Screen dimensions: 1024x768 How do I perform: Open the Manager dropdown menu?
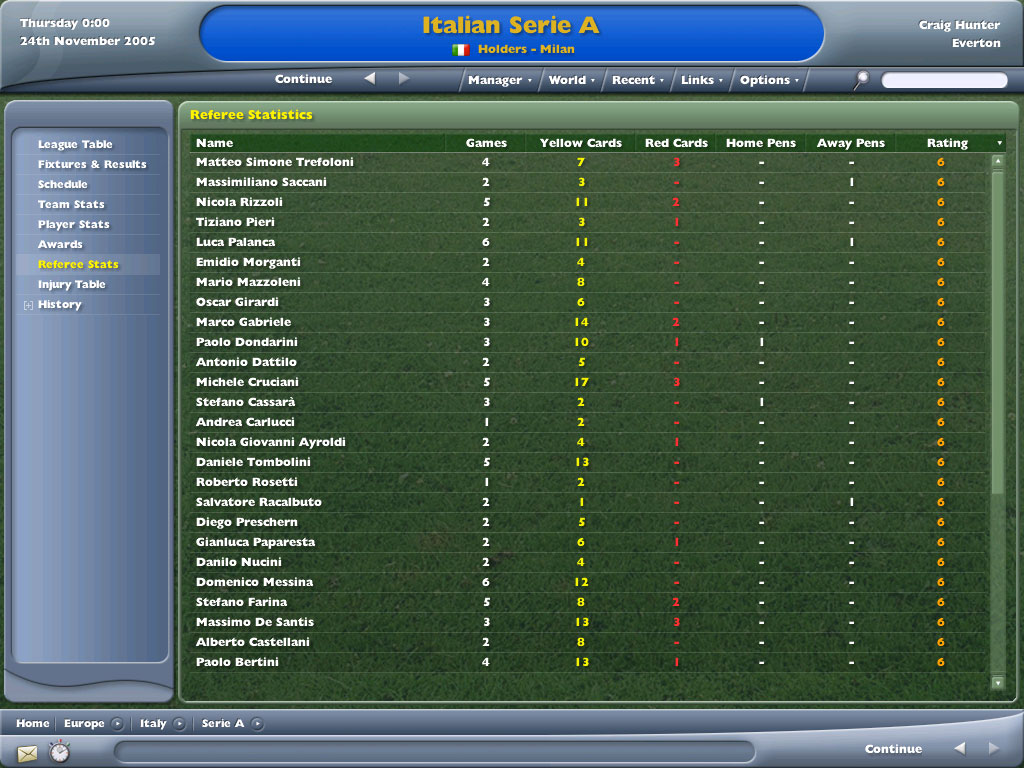[x=500, y=80]
